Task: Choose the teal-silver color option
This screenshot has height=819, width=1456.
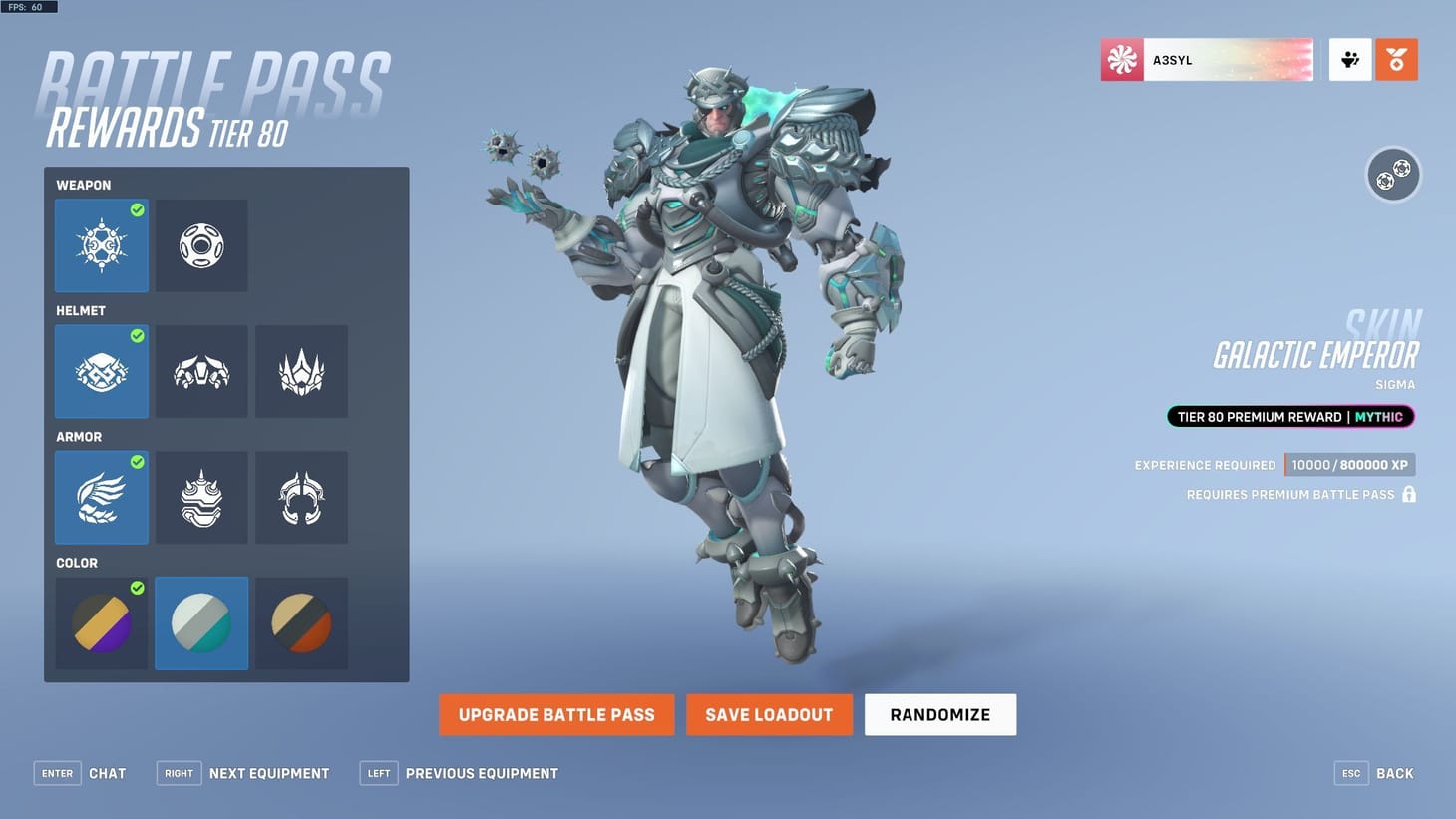Action: coord(201,622)
